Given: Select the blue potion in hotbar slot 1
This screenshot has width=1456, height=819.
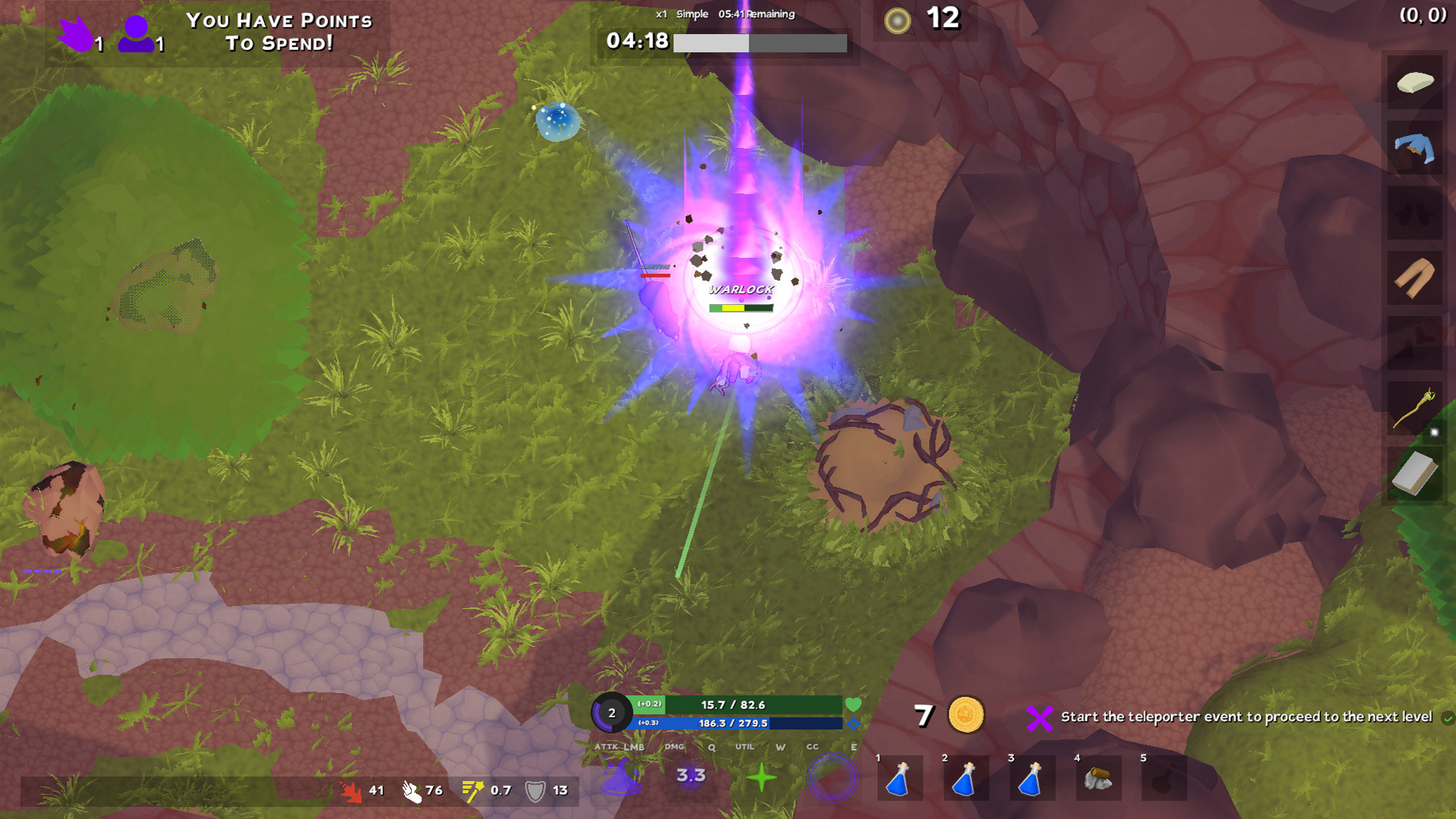Looking at the screenshot, I should point(900,779).
